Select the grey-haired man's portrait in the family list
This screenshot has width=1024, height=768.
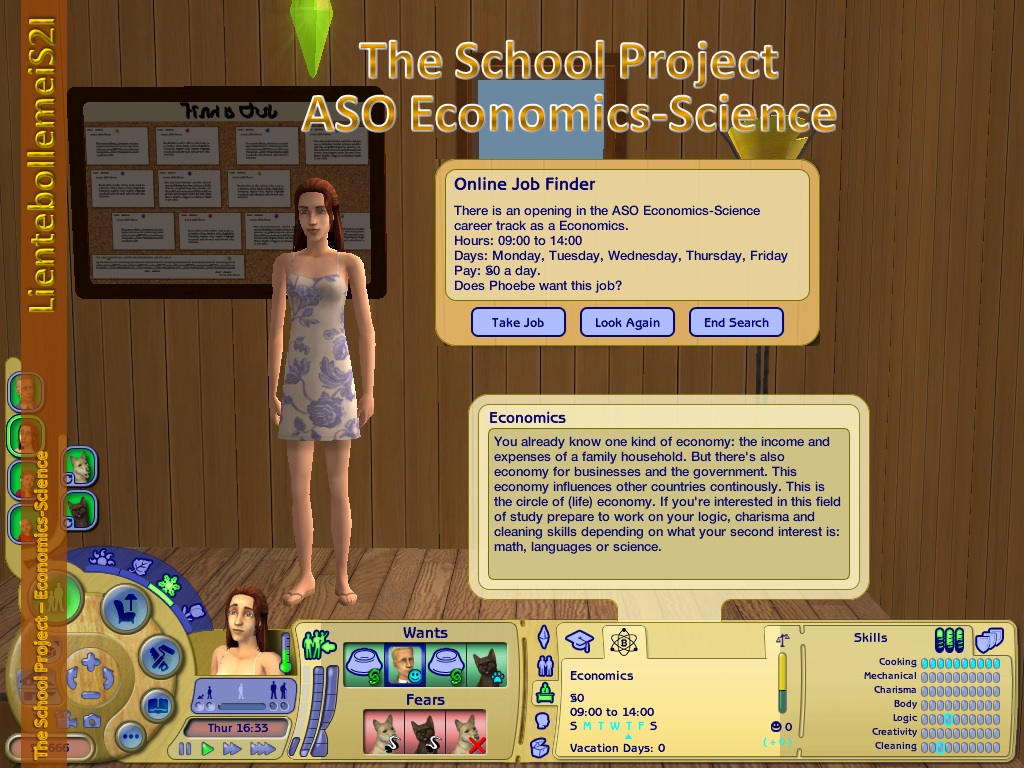27,392
